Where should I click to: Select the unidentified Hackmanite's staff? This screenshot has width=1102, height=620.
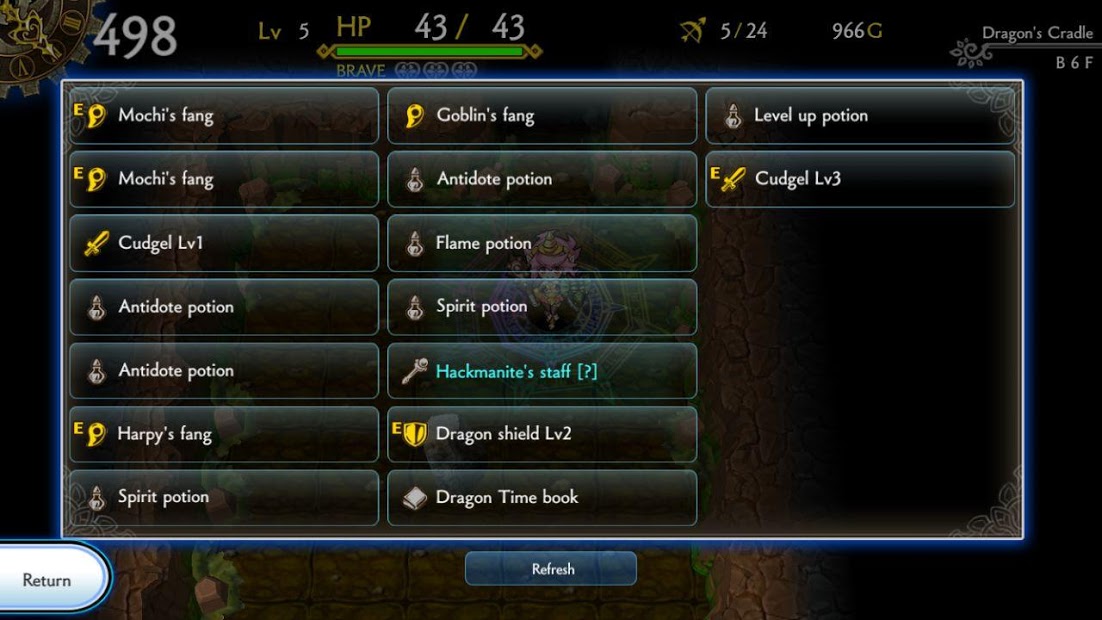coord(542,371)
